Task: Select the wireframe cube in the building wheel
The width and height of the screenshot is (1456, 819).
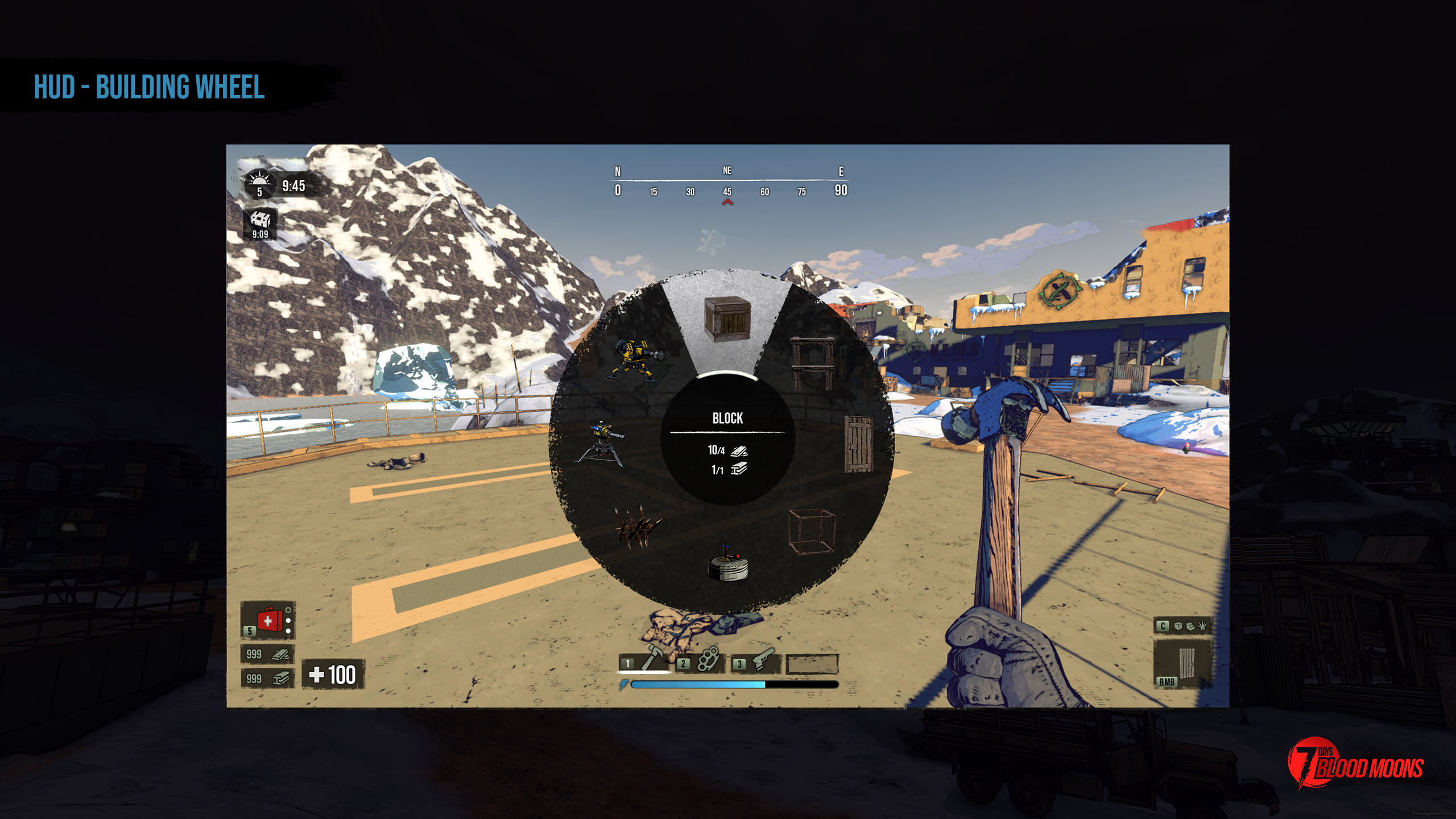Action: coord(812,532)
